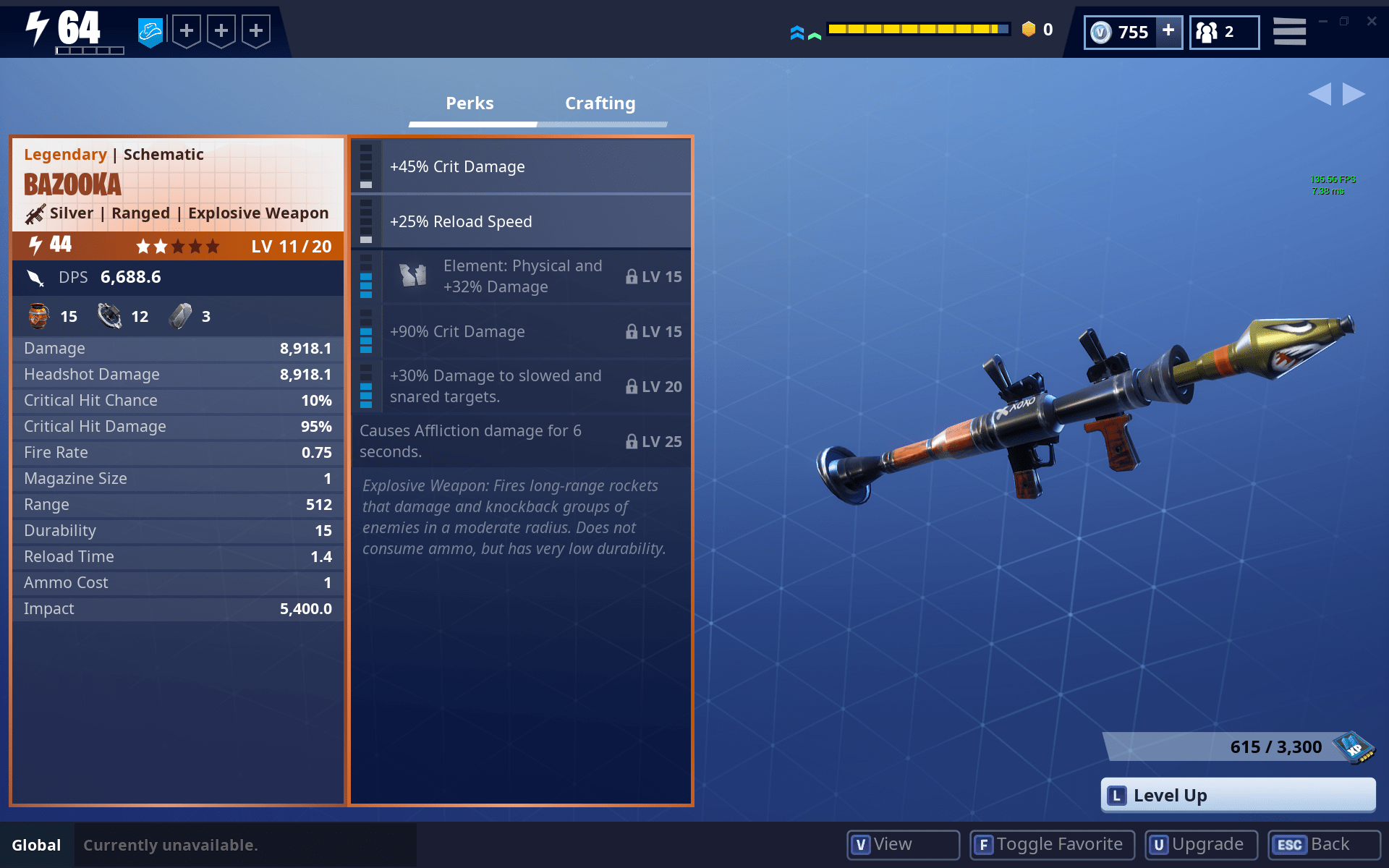Click Upgrade in the bottom bar

pyautogui.click(x=1200, y=844)
